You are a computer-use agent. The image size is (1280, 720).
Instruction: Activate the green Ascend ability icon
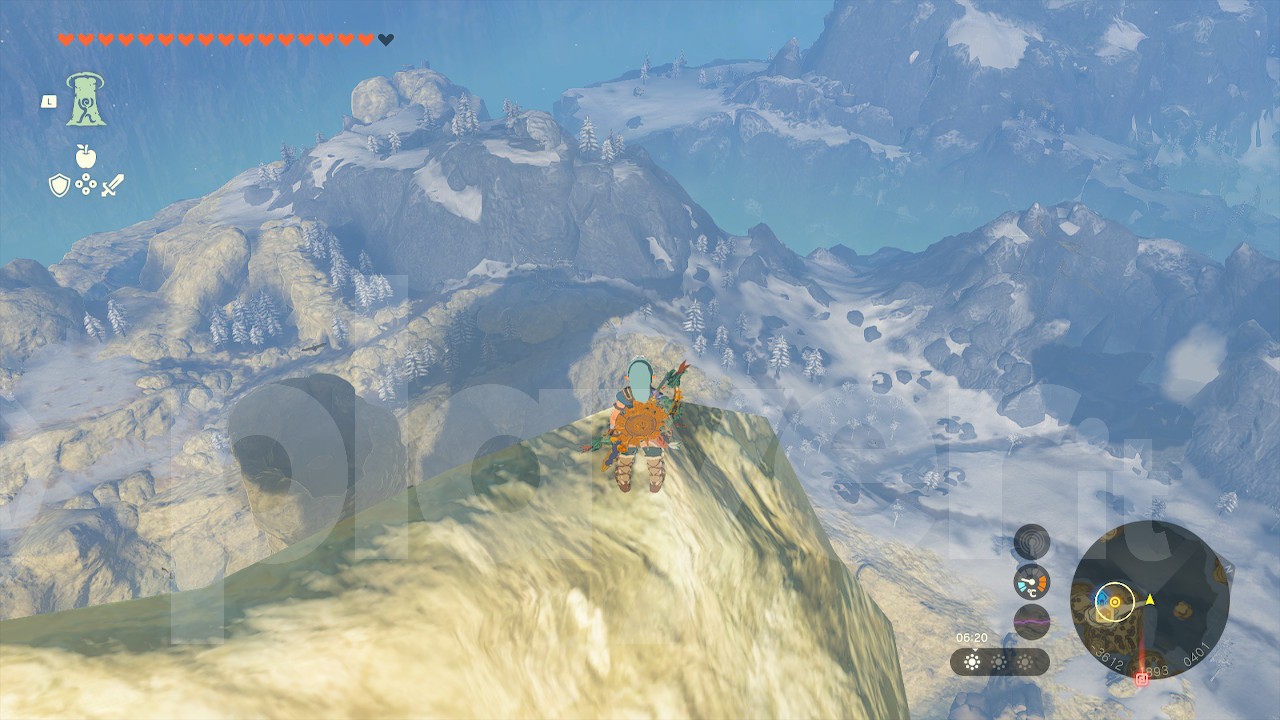pyautogui.click(x=86, y=101)
